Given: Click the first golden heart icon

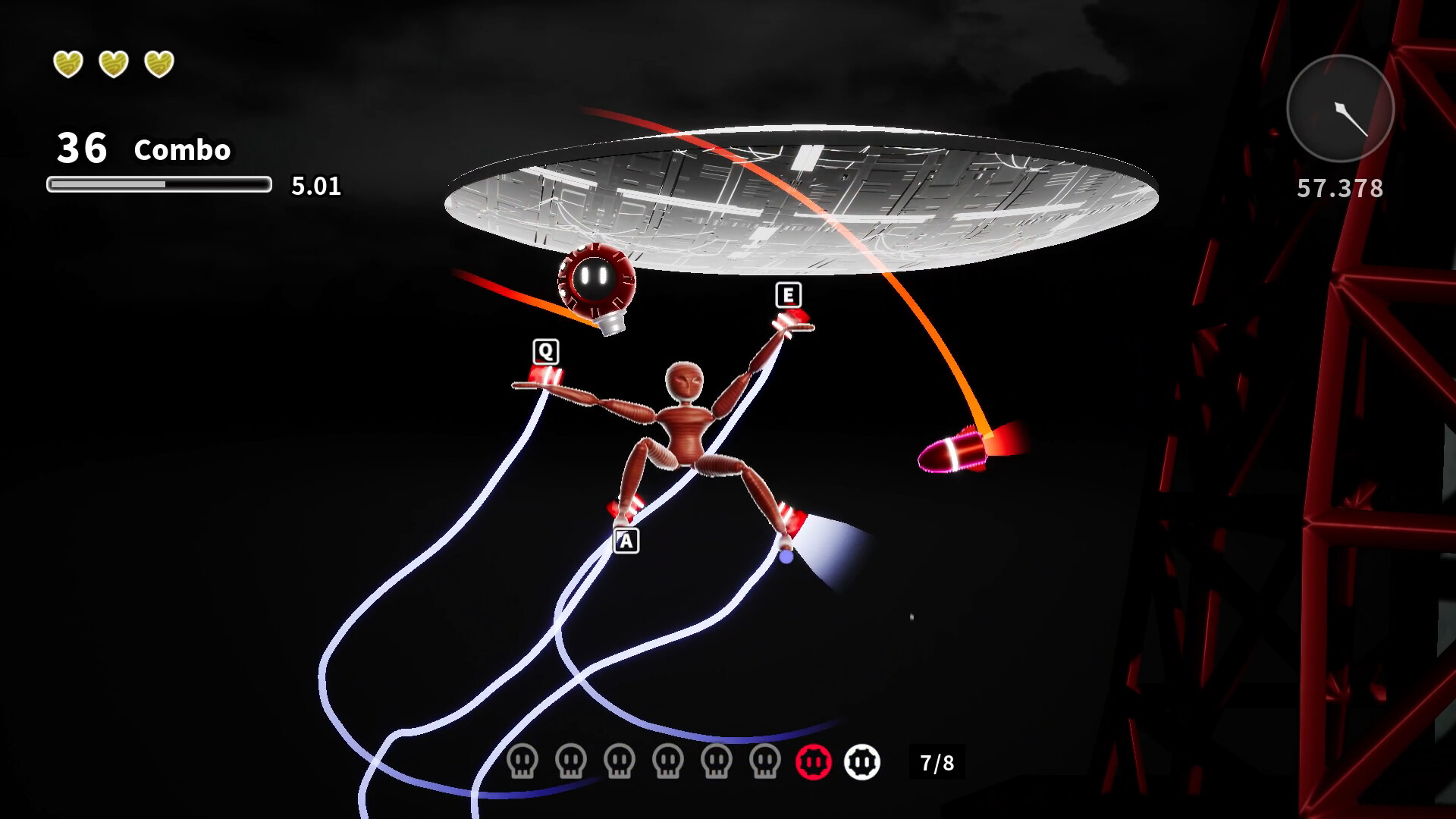Looking at the screenshot, I should coord(67,64).
